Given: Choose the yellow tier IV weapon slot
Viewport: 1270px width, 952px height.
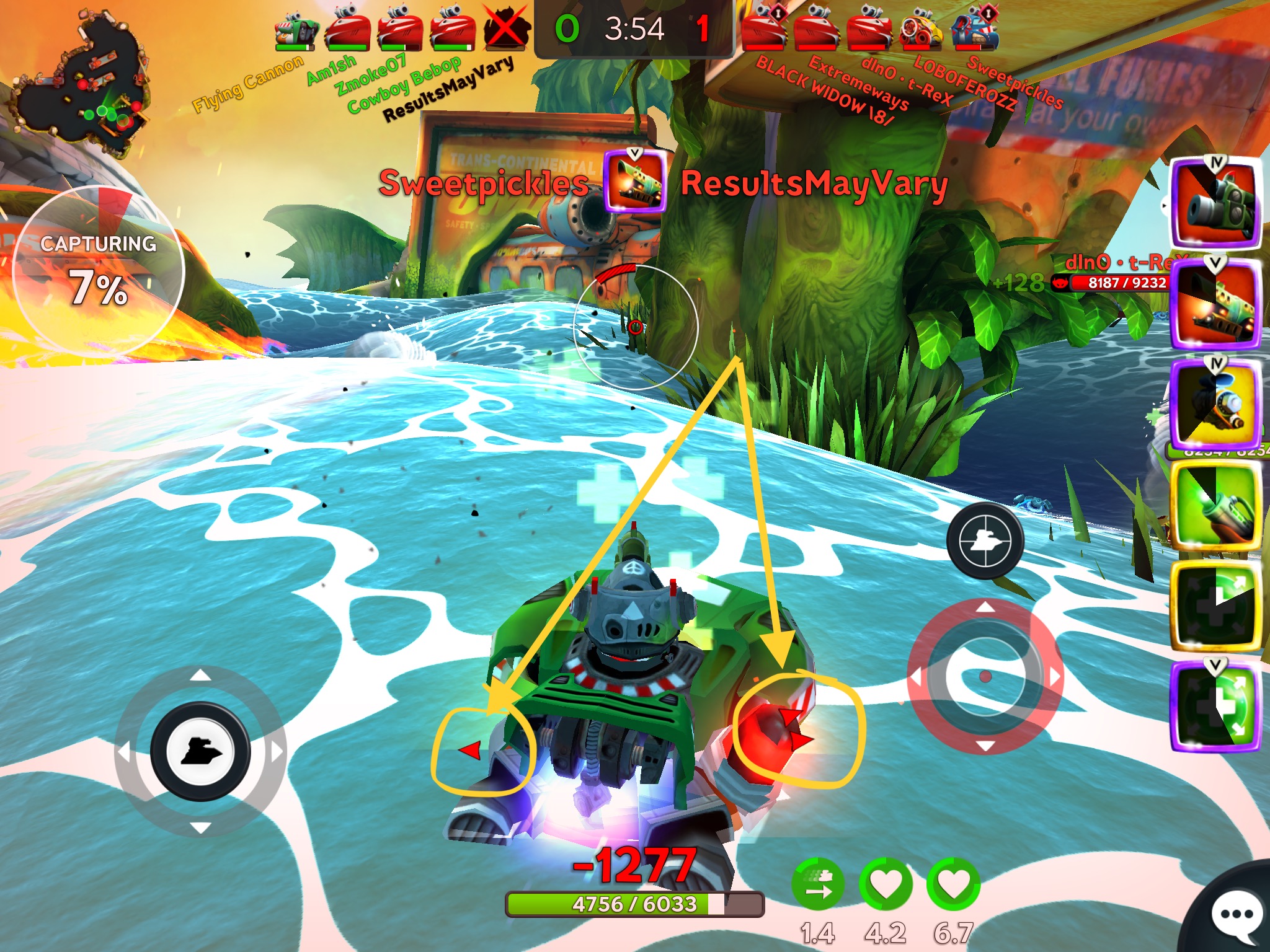Looking at the screenshot, I should coord(1215,403).
